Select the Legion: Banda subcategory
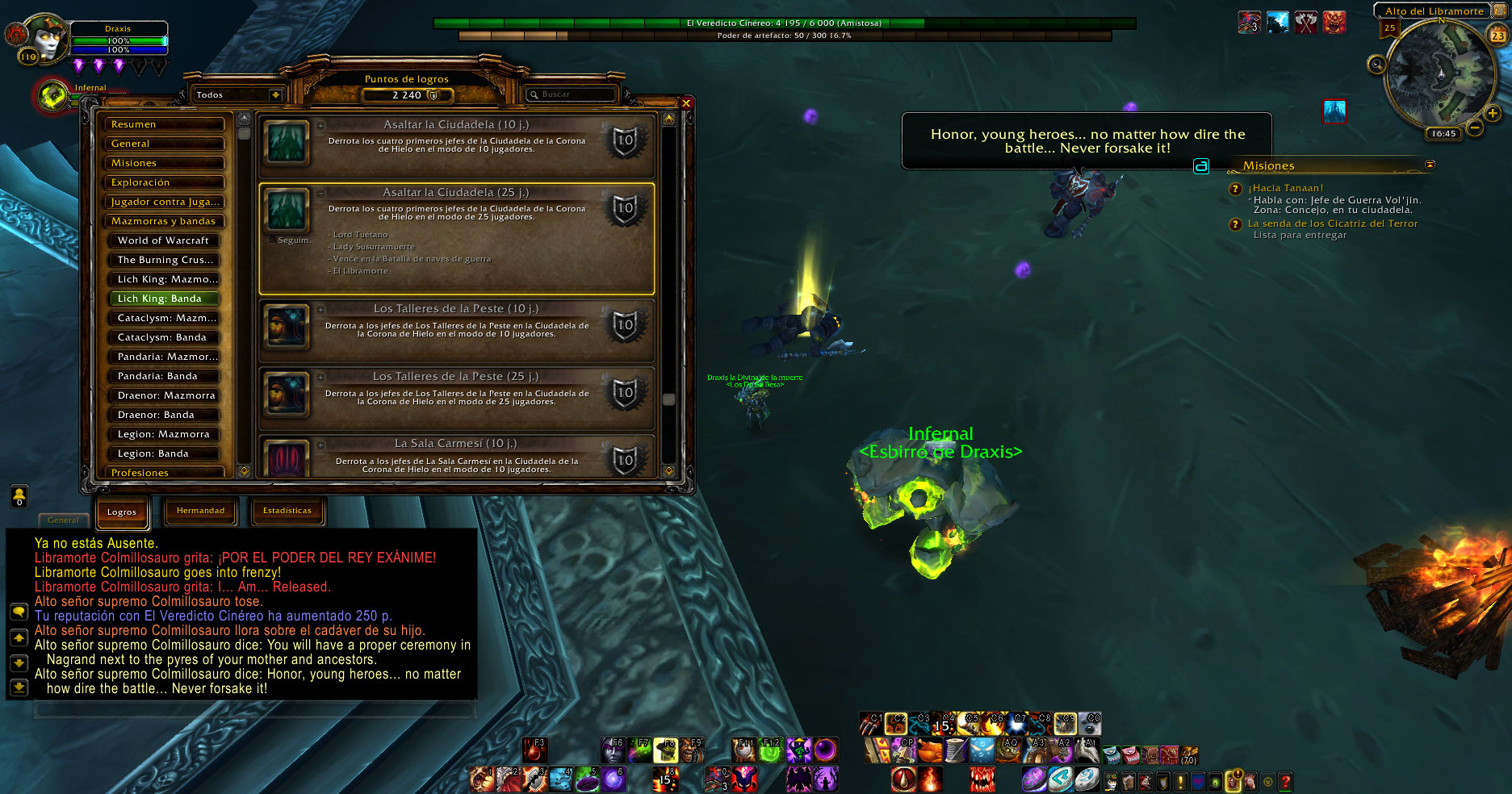The height and width of the screenshot is (794, 1512). (x=165, y=453)
